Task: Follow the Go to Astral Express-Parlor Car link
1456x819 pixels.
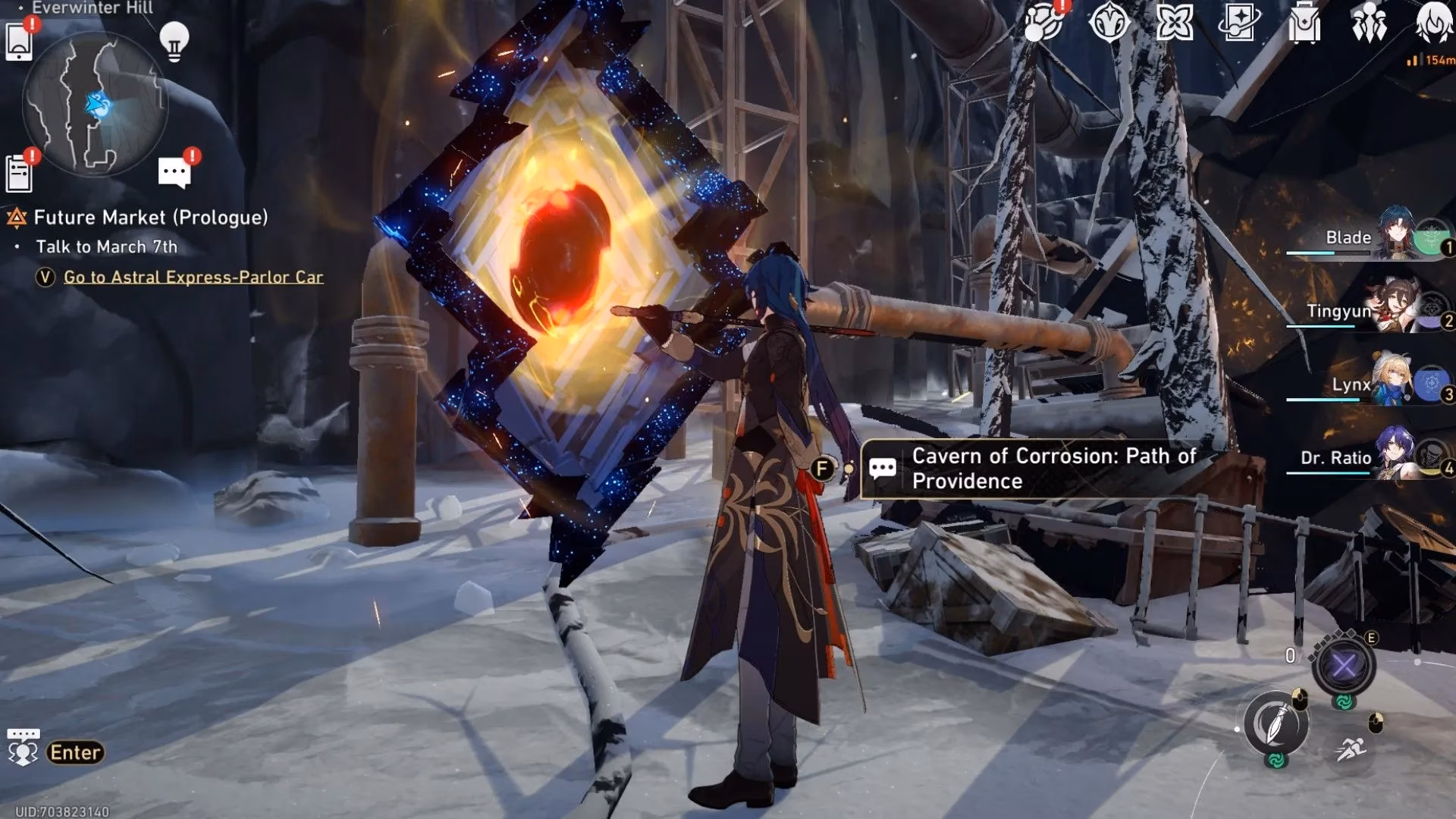Action: click(193, 277)
